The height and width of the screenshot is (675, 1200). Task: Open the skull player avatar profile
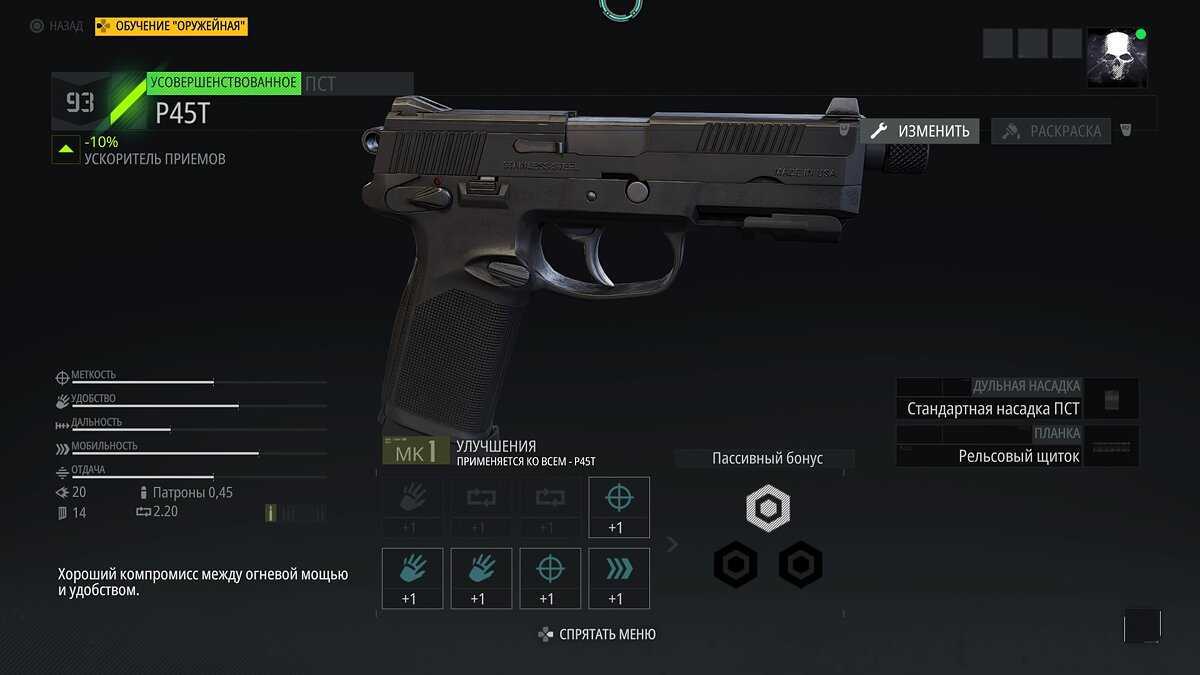point(1116,57)
